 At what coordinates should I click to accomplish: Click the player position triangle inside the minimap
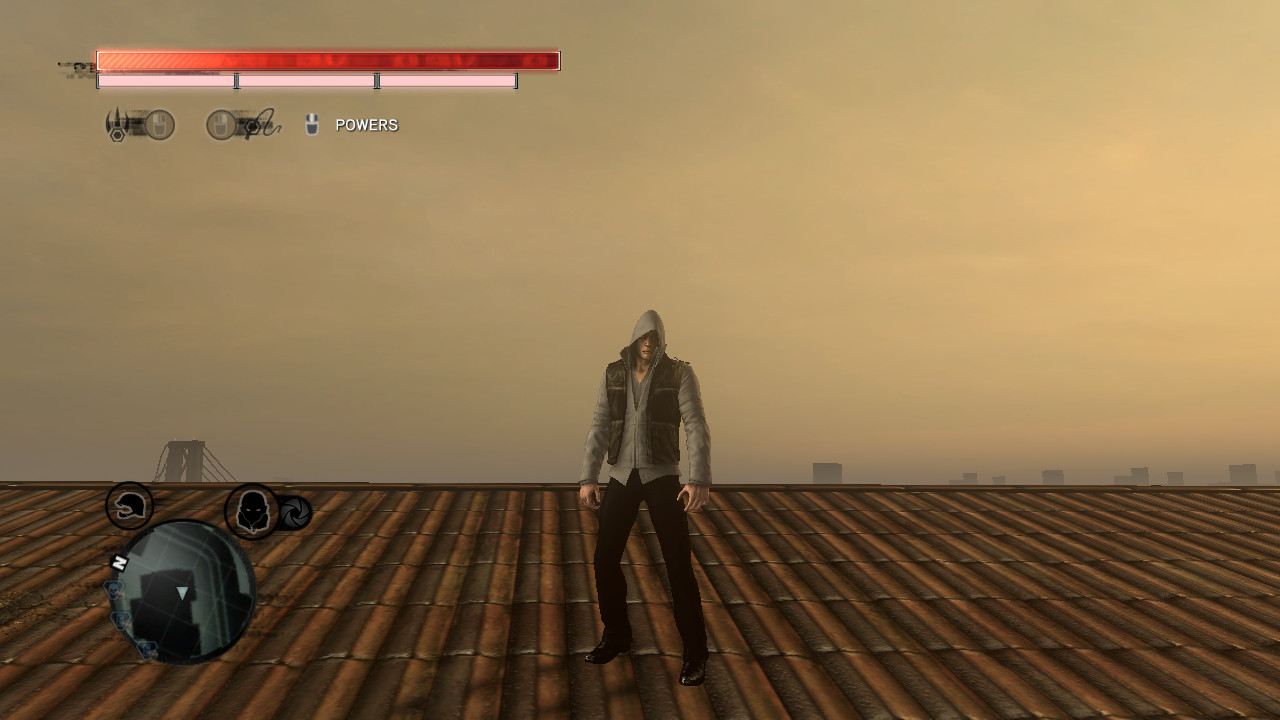click(x=182, y=593)
